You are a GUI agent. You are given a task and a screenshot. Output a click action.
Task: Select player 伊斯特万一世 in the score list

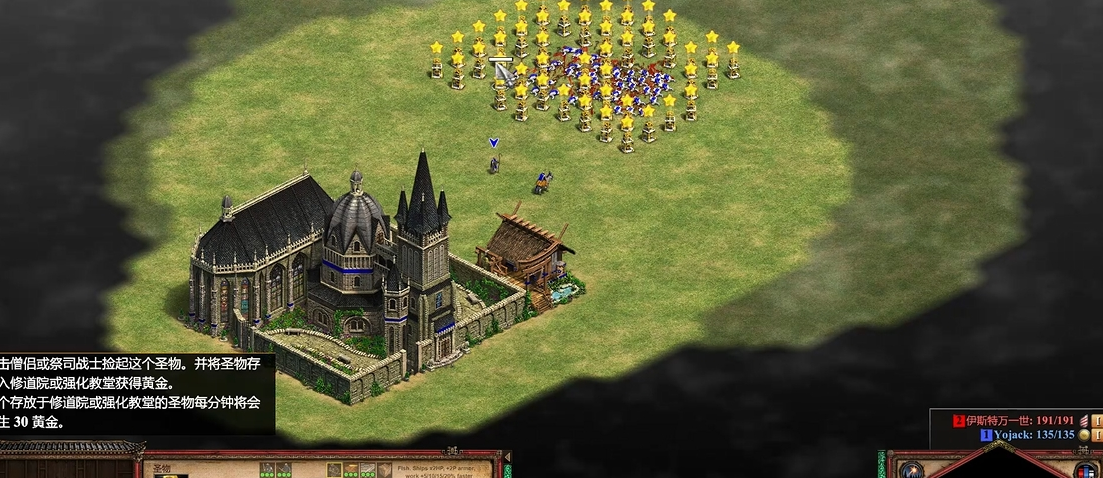1008,421
